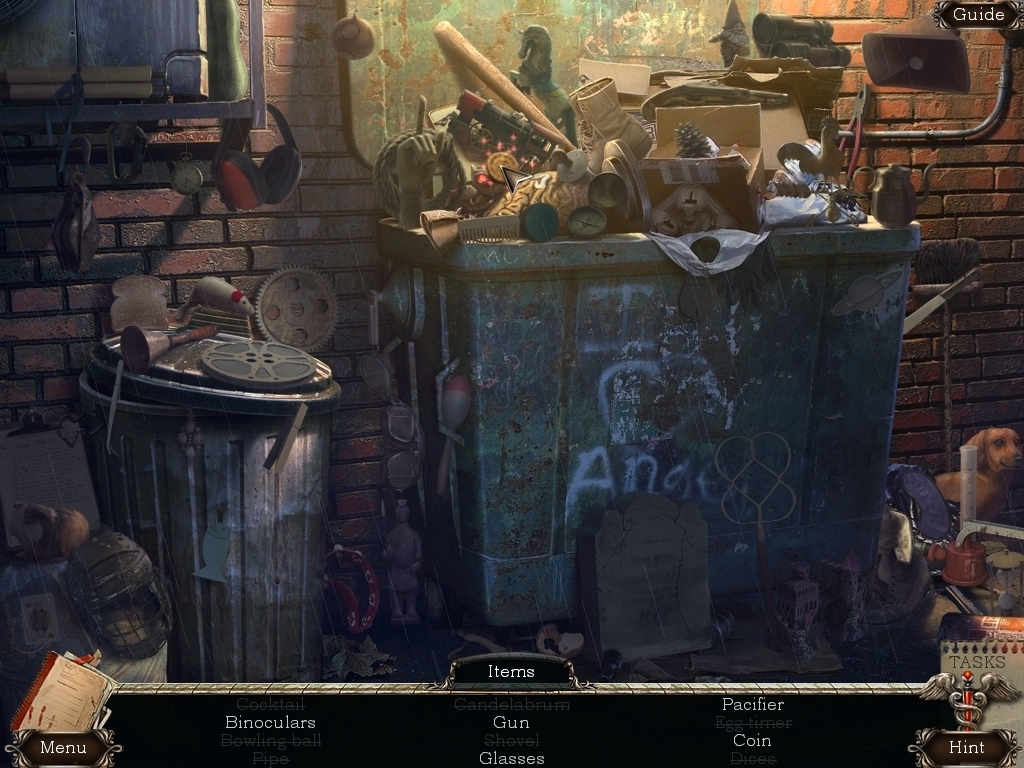Click the Pacifier entry in the list
The height and width of the screenshot is (768, 1024).
pyautogui.click(x=752, y=704)
